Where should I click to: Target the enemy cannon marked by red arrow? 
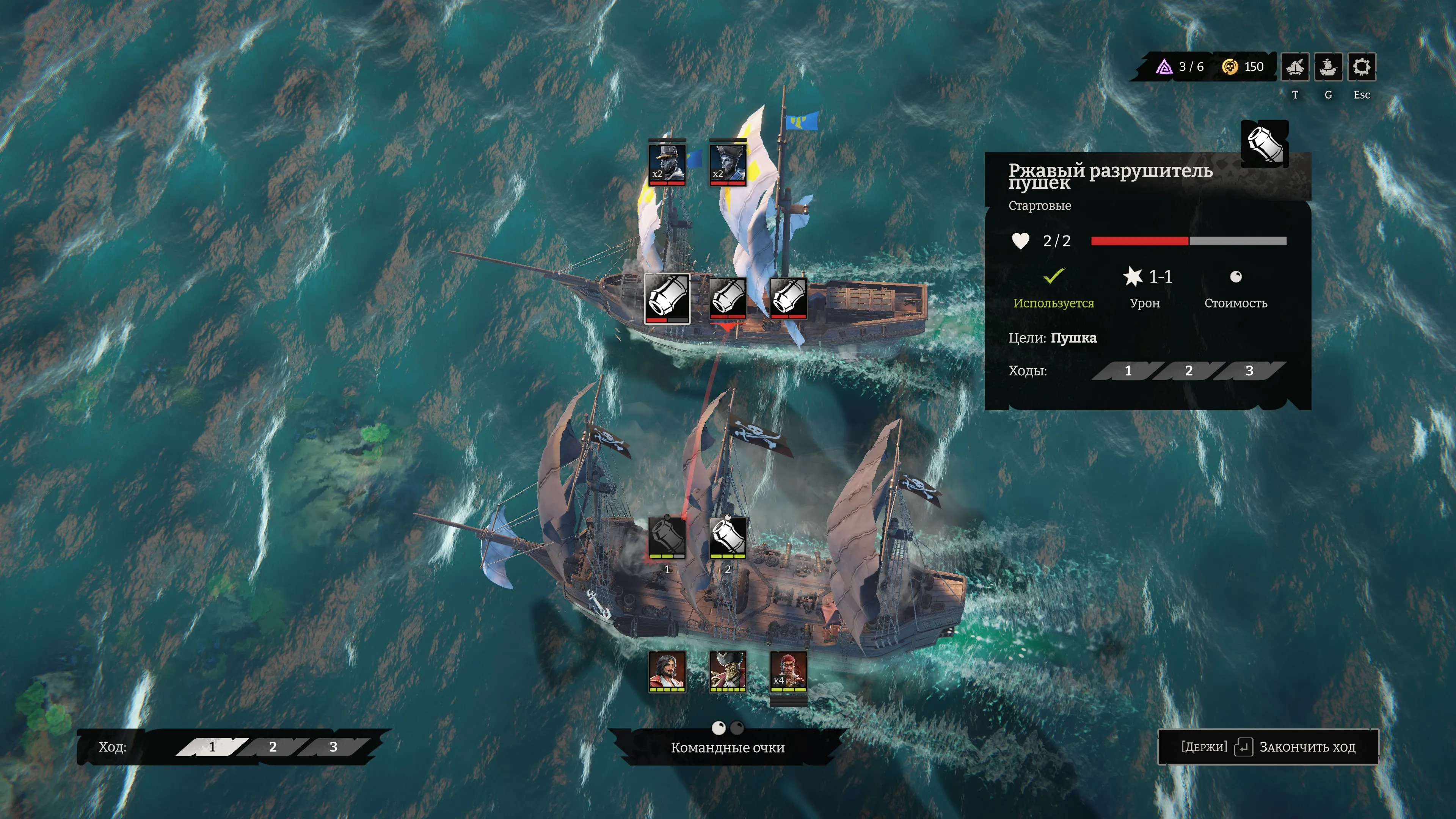coord(728,298)
